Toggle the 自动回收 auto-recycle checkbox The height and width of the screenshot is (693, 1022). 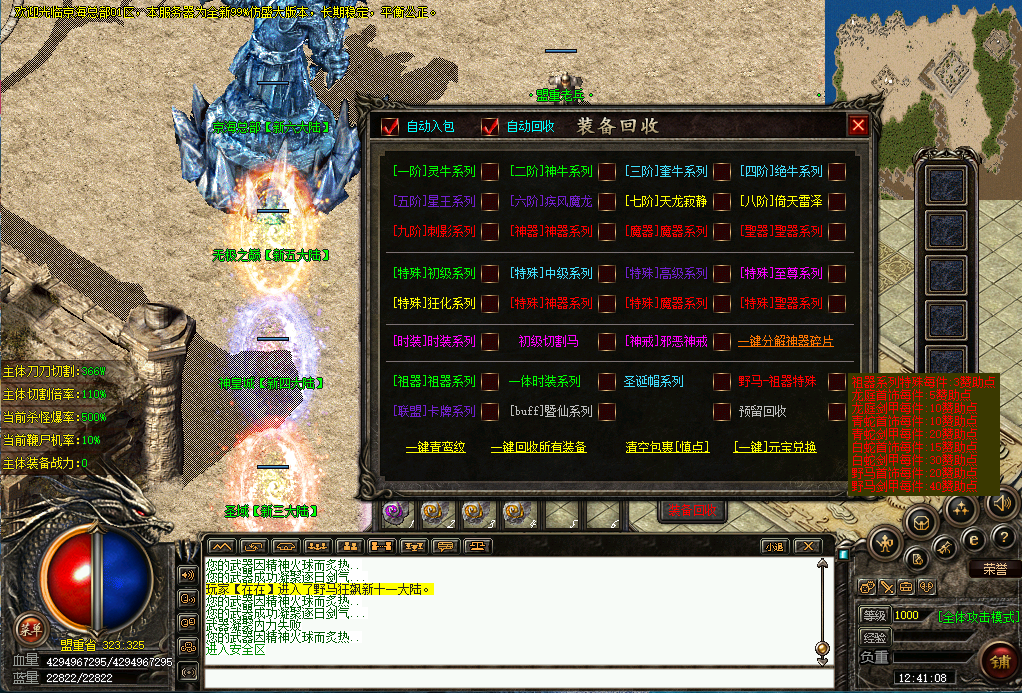click(x=490, y=126)
